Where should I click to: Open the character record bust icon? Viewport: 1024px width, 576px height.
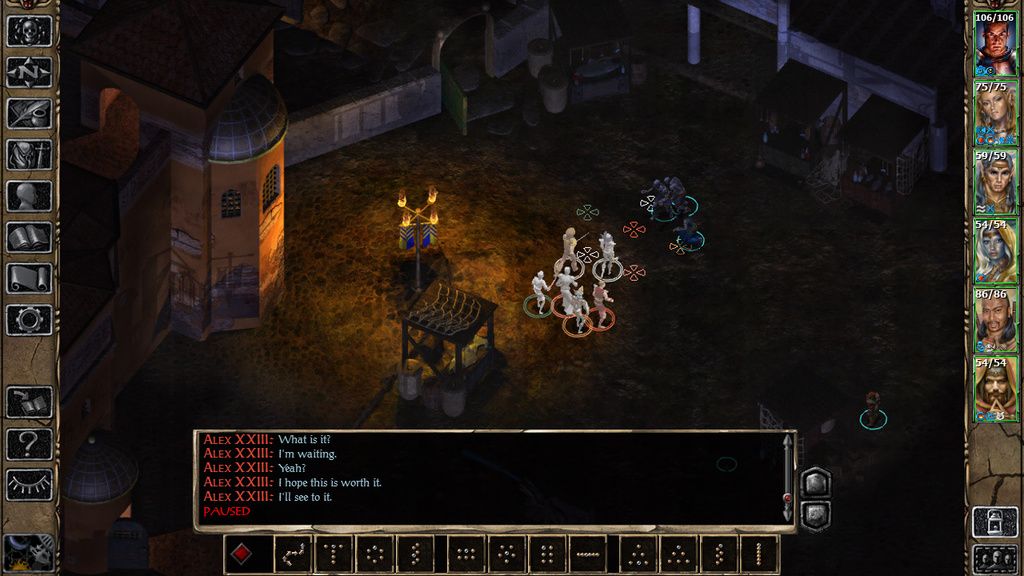click(x=29, y=196)
